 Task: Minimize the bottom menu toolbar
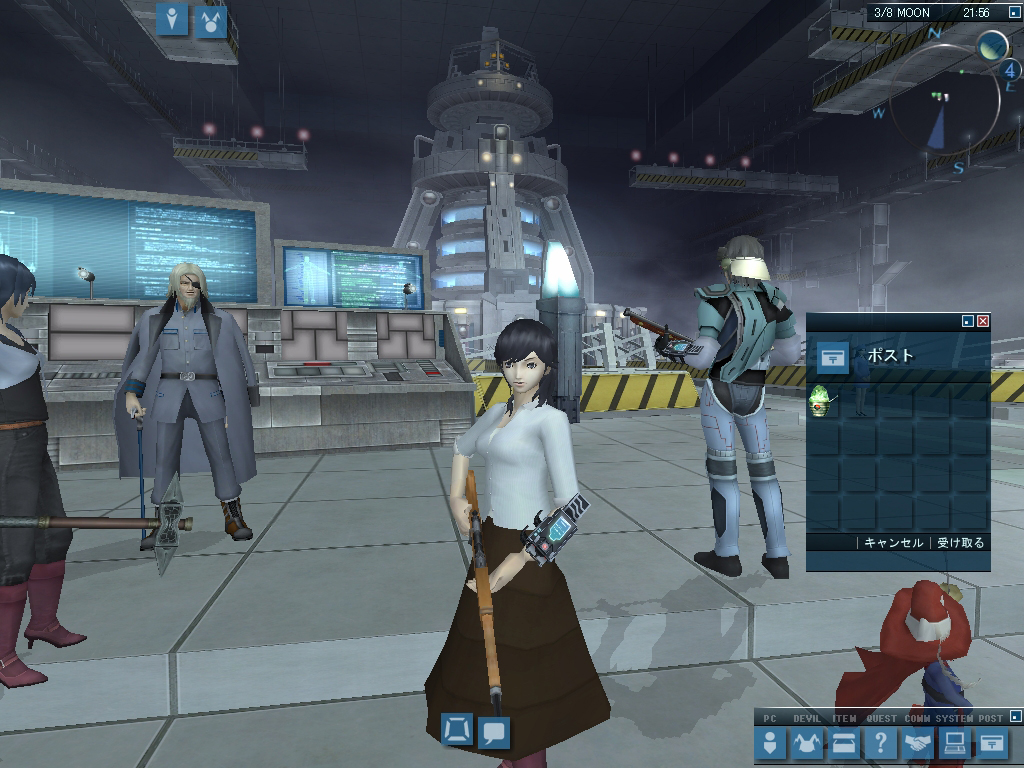pos(1016,716)
